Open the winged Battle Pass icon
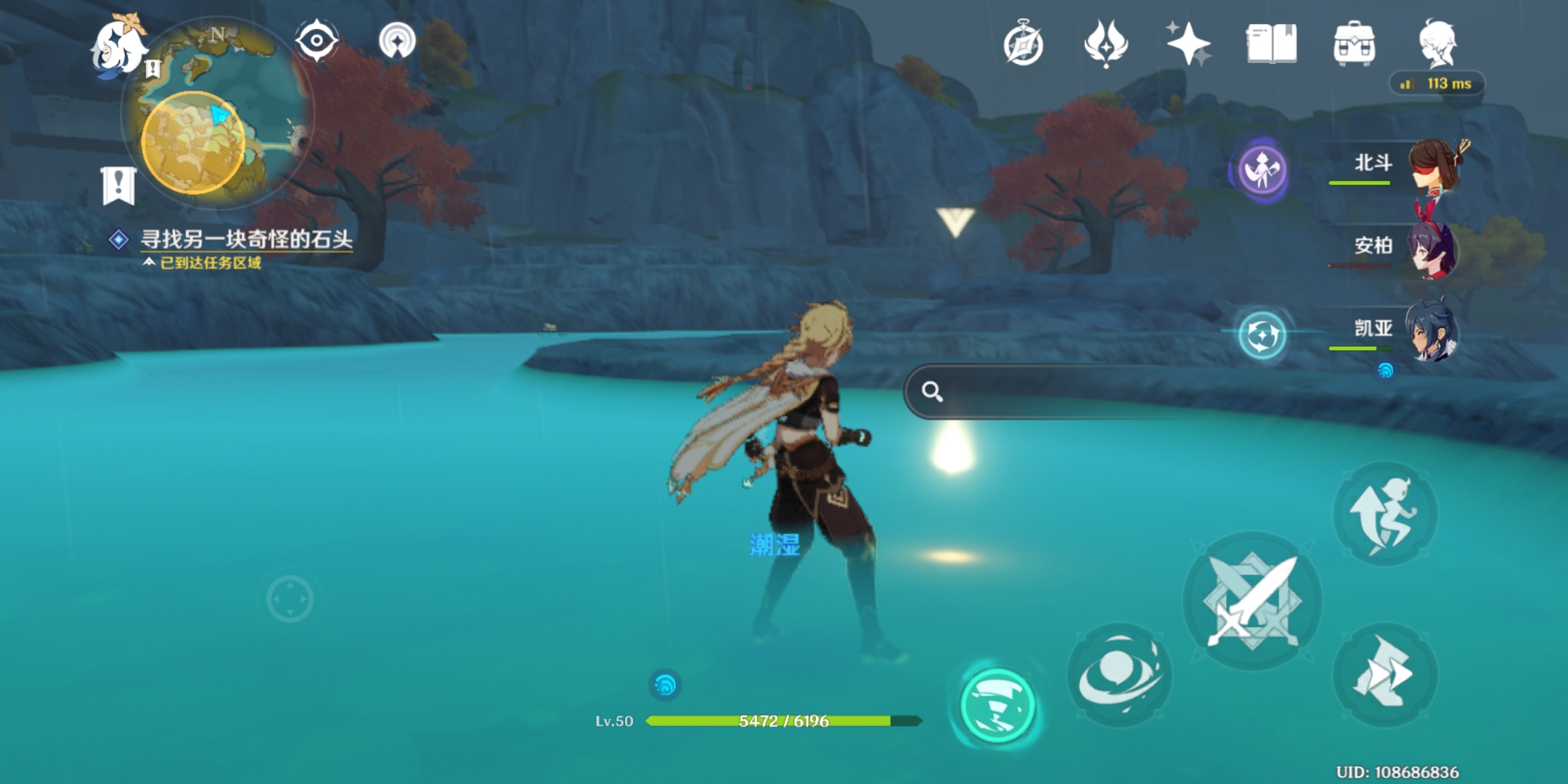The height and width of the screenshot is (784, 1568). [x=1105, y=44]
